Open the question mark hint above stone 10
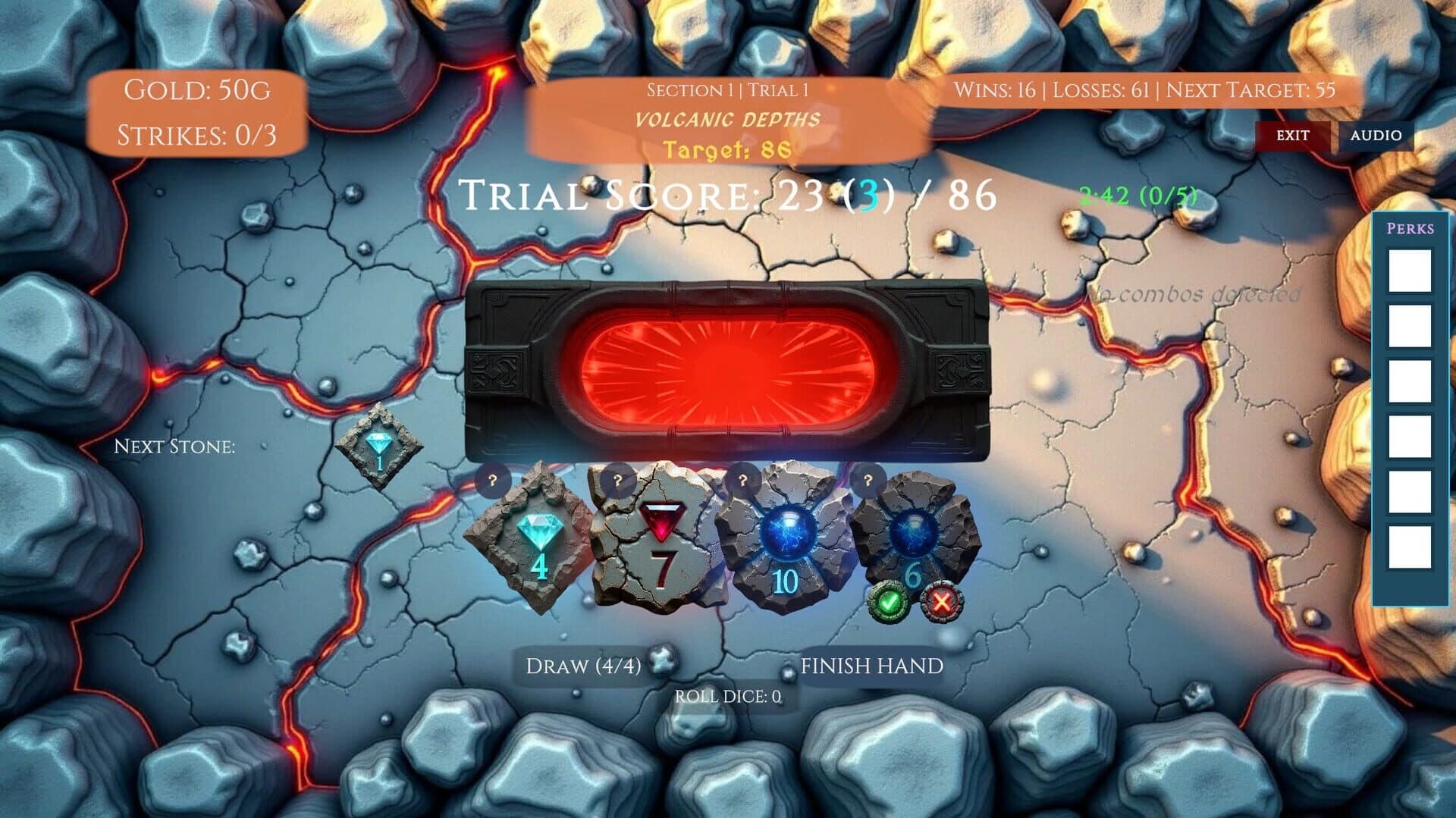The height and width of the screenshot is (818, 1456). tap(742, 479)
